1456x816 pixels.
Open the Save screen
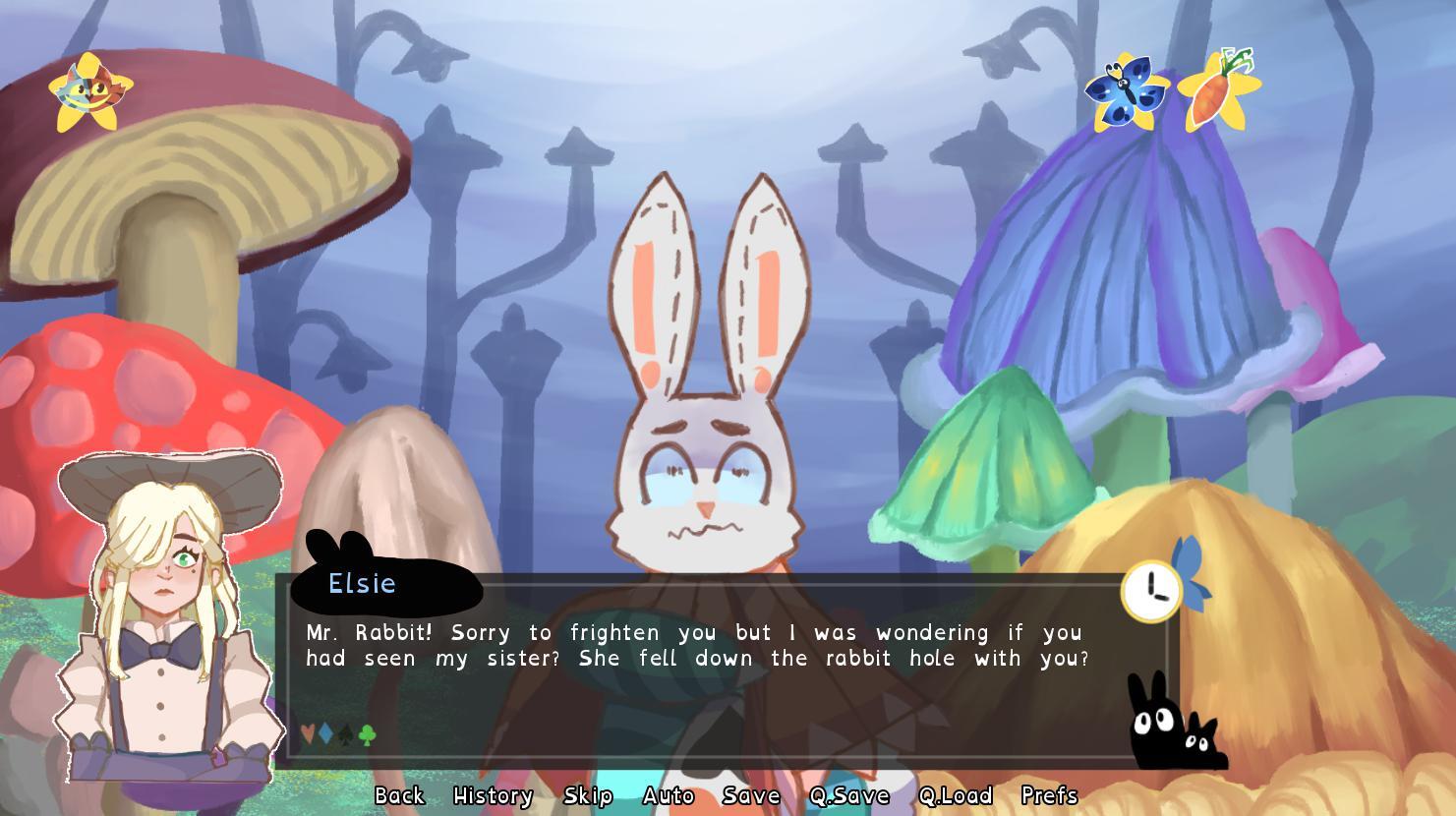(x=750, y=795)
